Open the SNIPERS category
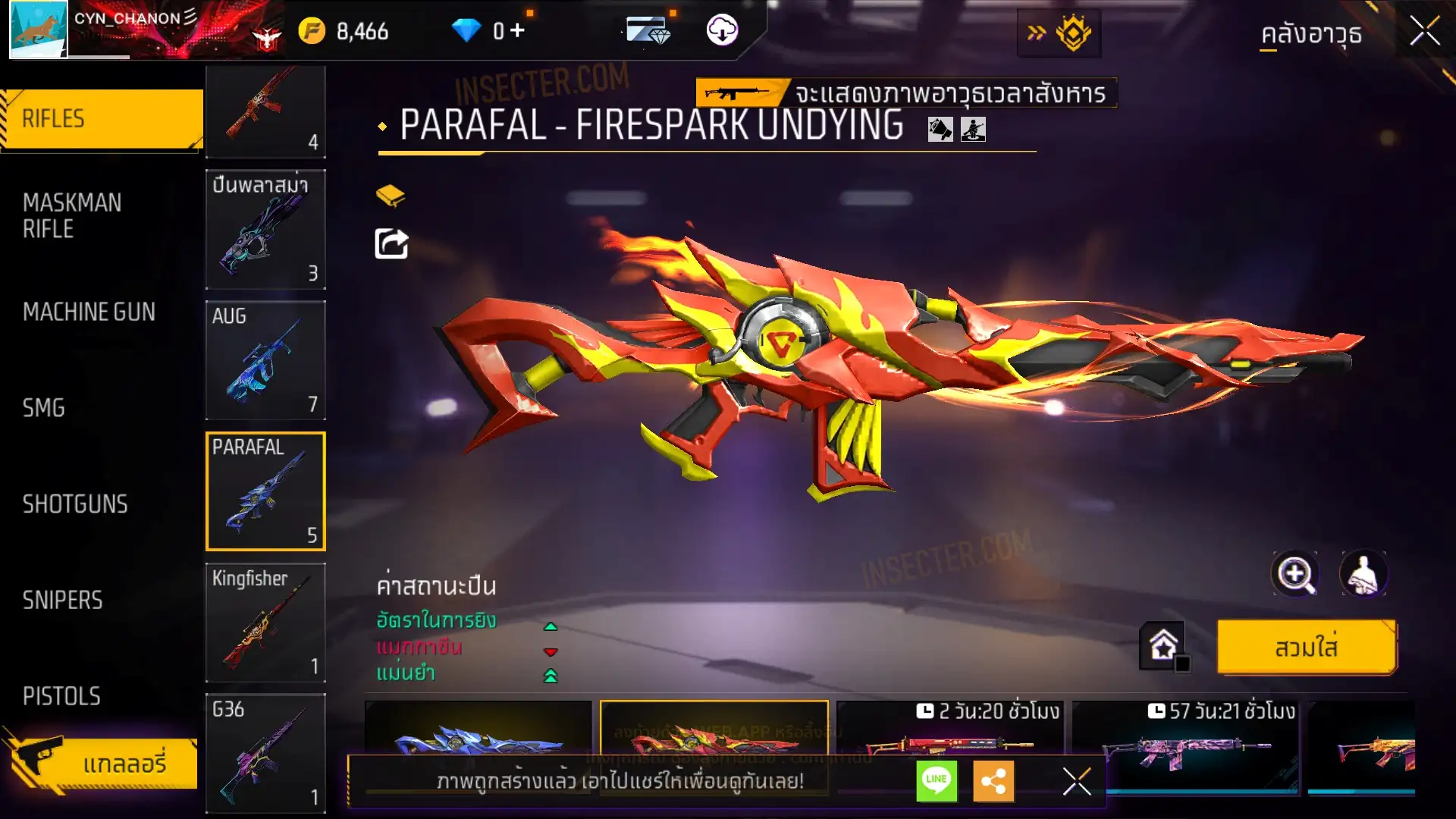This screenshot has width=1456, height=819. coord(62,601)
